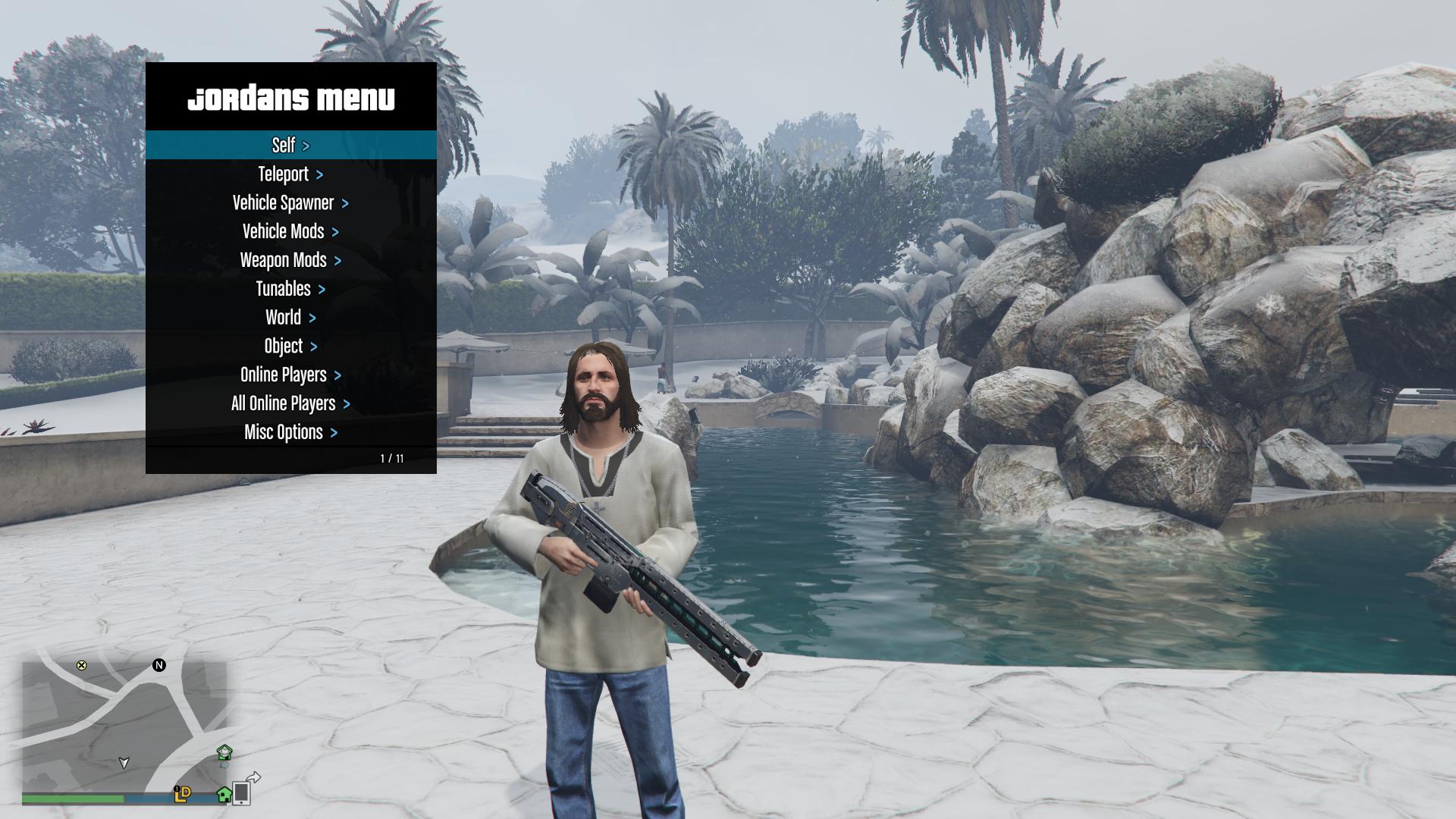This screenshot has width=1456, height=819.
Task: Choose Vehicle Mods from the menu
Action: [x=290, y=231]
